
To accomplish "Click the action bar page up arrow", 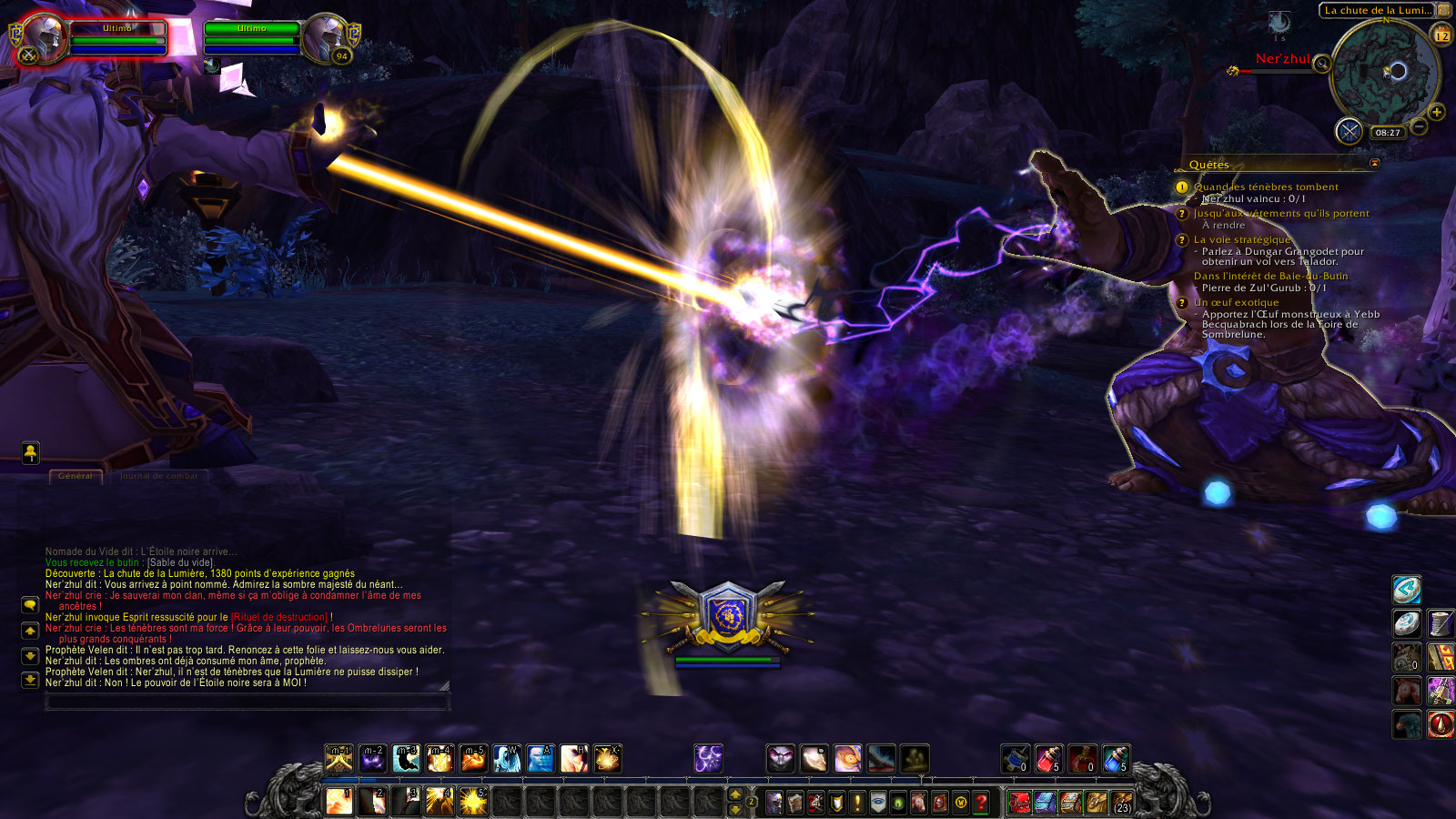I will tap(736, 795).
